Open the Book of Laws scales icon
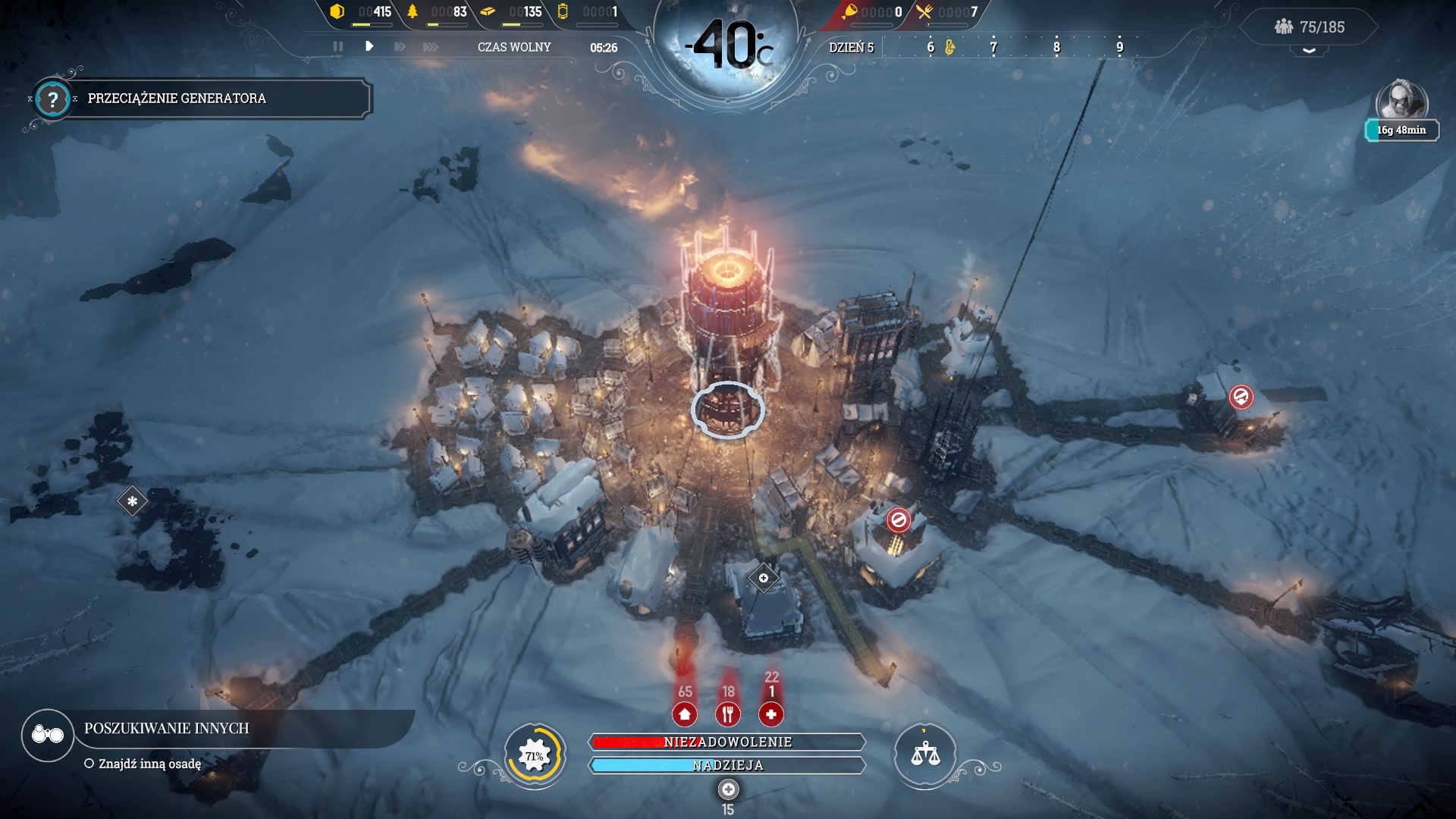 click(x=924, y=755)
